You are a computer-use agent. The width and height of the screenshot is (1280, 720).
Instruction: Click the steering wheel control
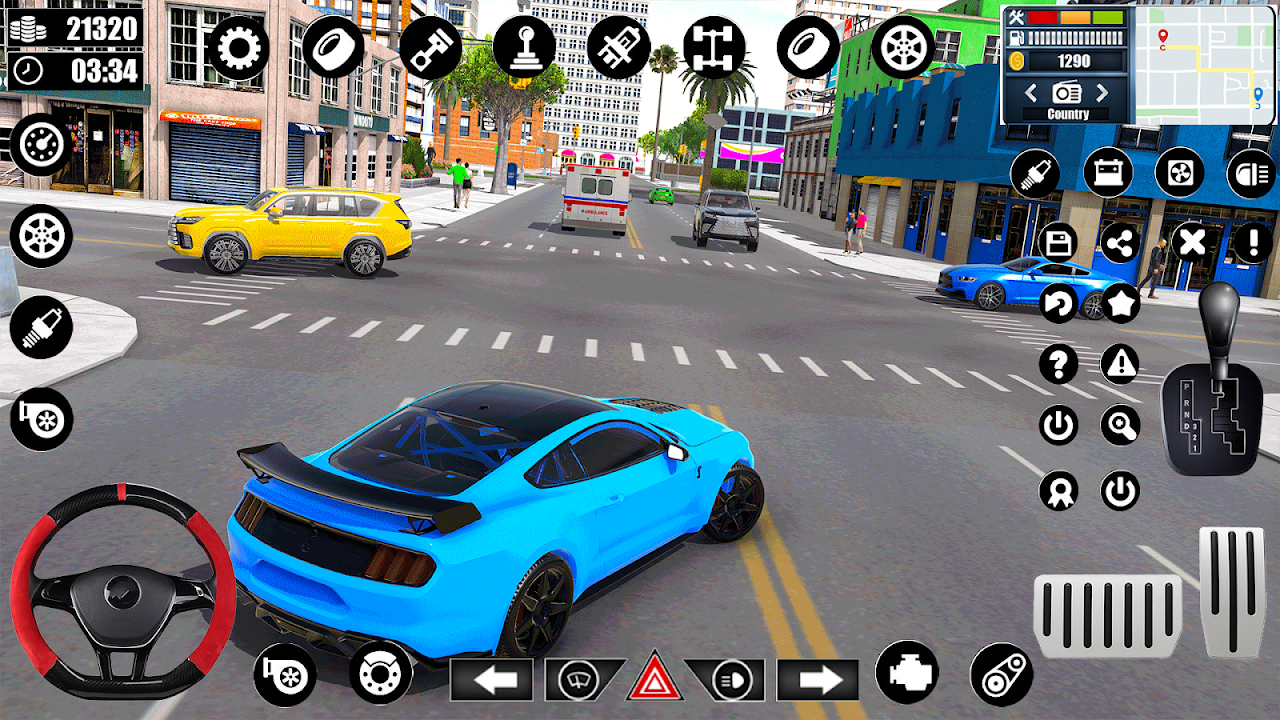(123, 590)
